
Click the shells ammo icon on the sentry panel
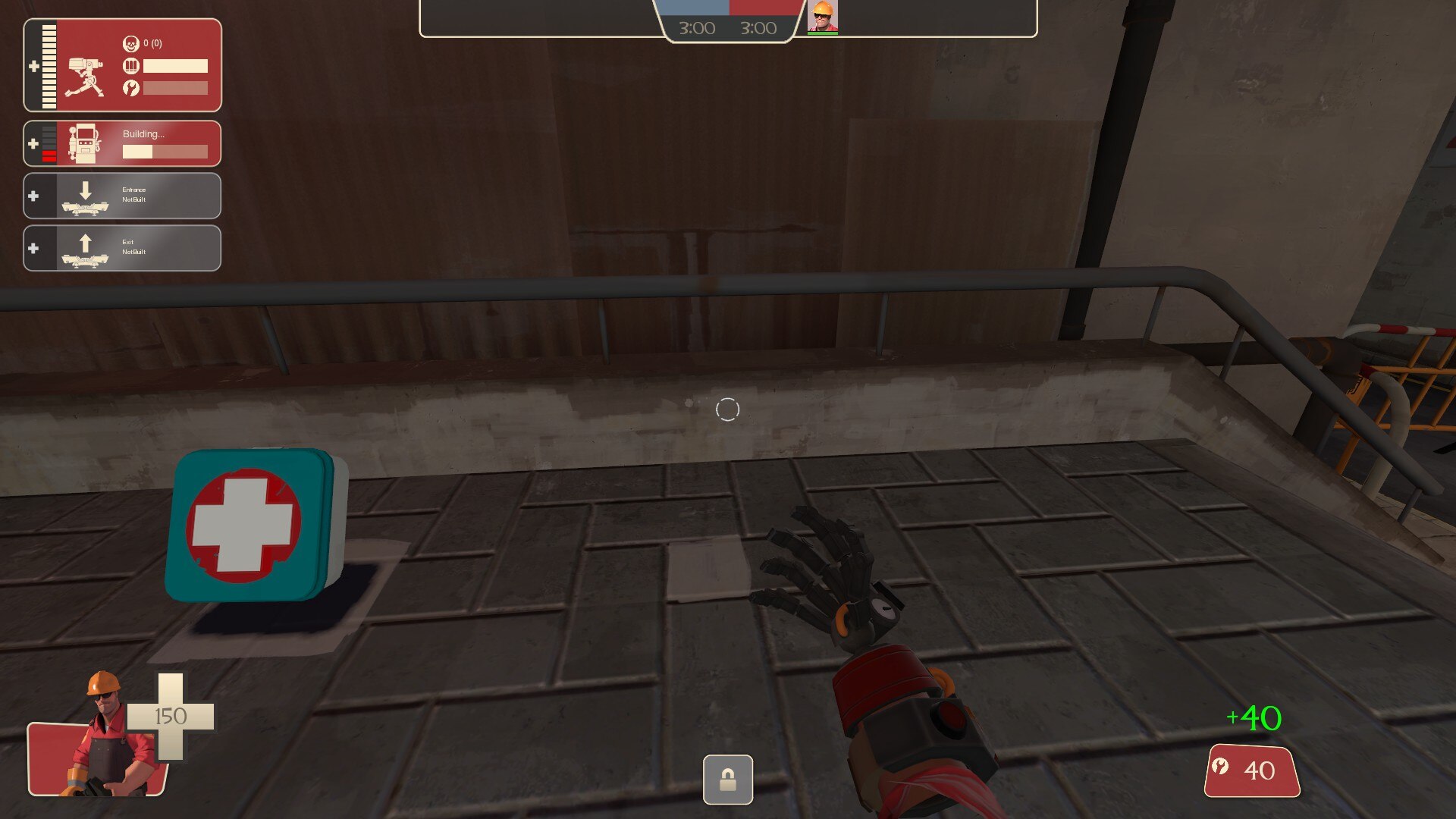pyautogui.click(x=132, y=67)
